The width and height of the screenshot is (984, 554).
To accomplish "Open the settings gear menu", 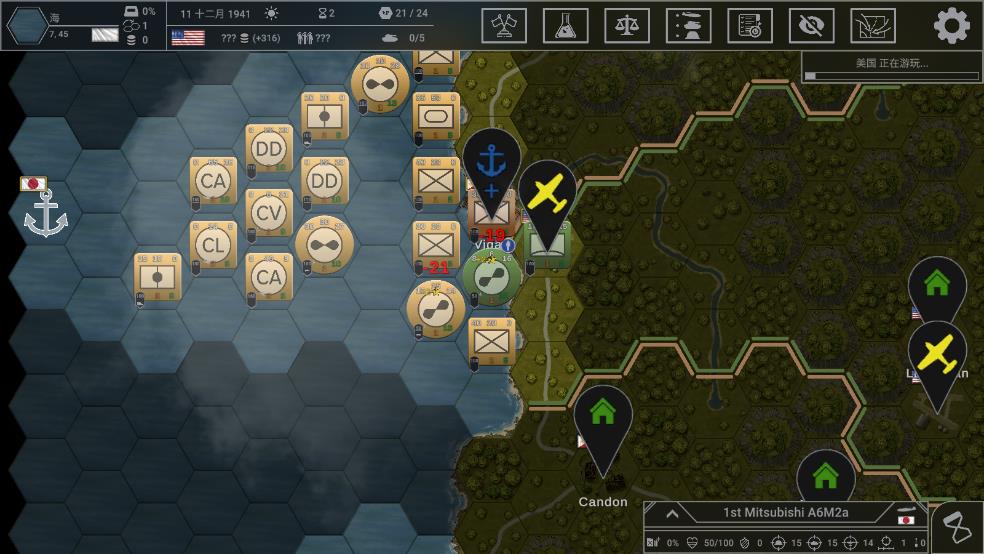I will coord(951,25).
